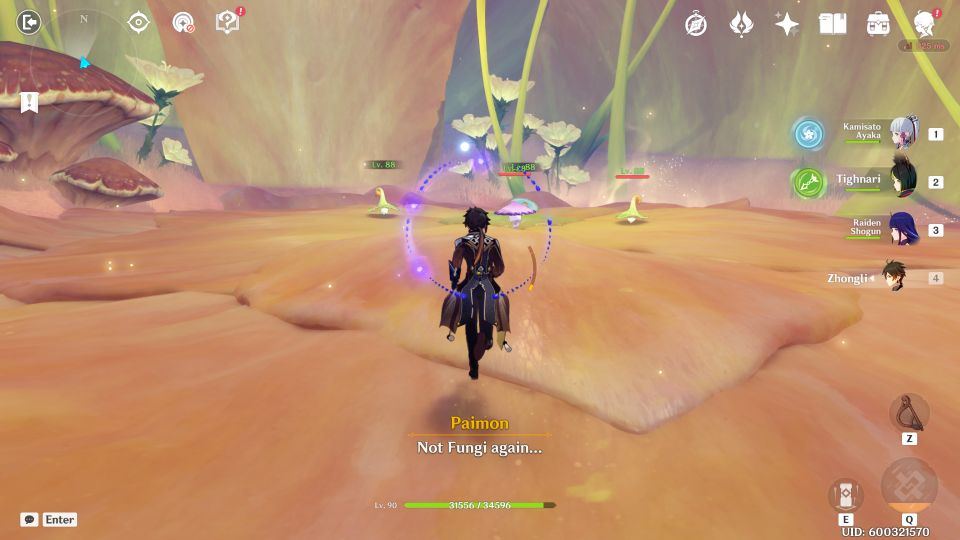Use the bow gadget icon

909,413
